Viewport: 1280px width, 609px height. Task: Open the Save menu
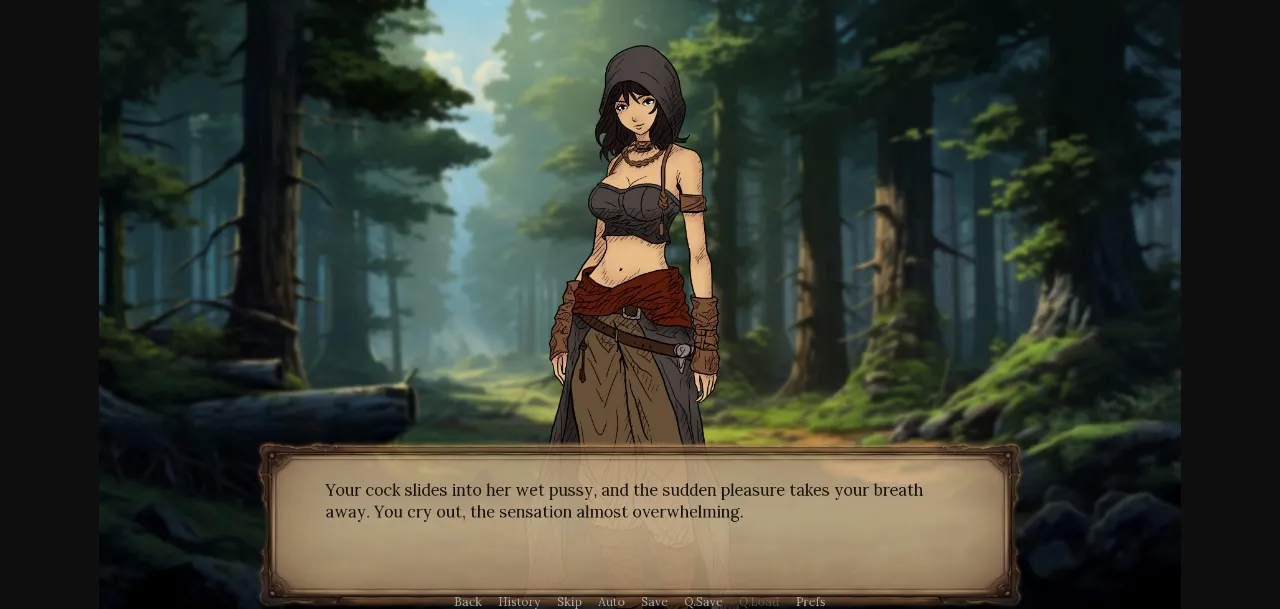click(654, 602)
